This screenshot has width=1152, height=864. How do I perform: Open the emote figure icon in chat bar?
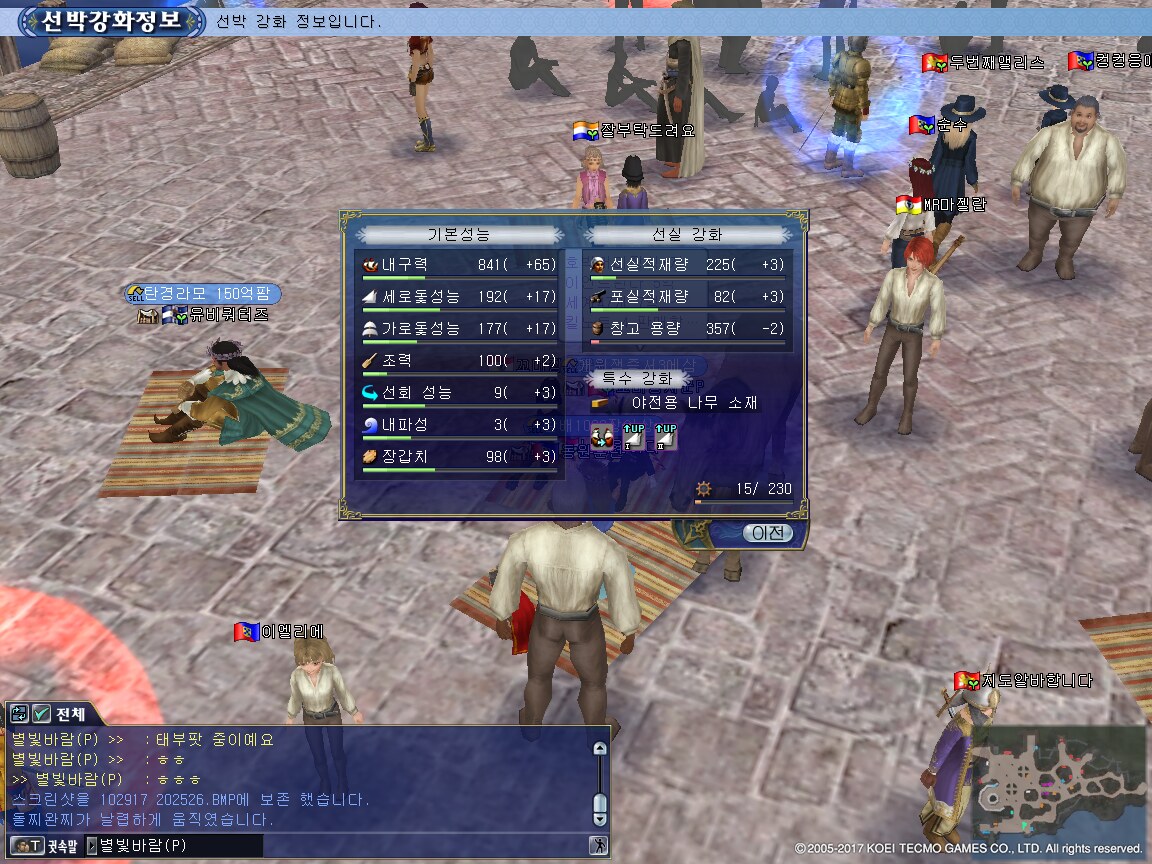coord(598,846)
